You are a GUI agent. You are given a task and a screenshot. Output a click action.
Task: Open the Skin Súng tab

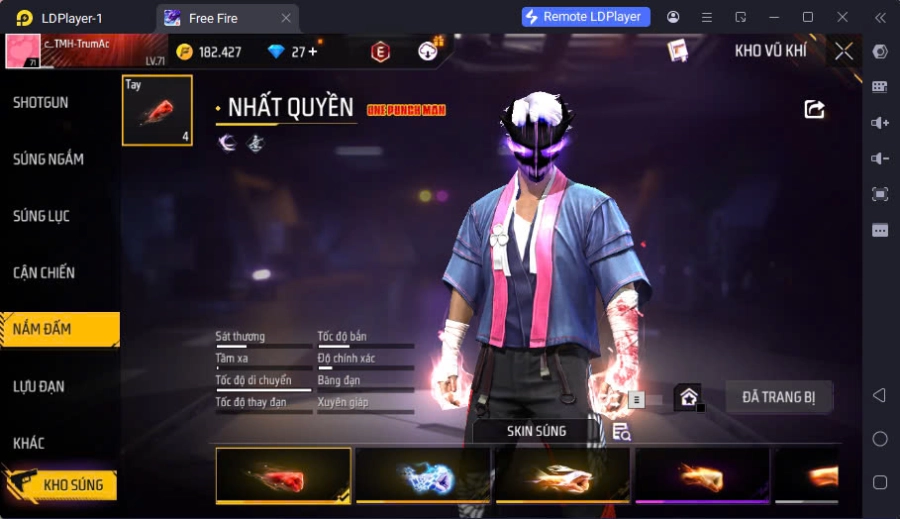coord(536,431)
